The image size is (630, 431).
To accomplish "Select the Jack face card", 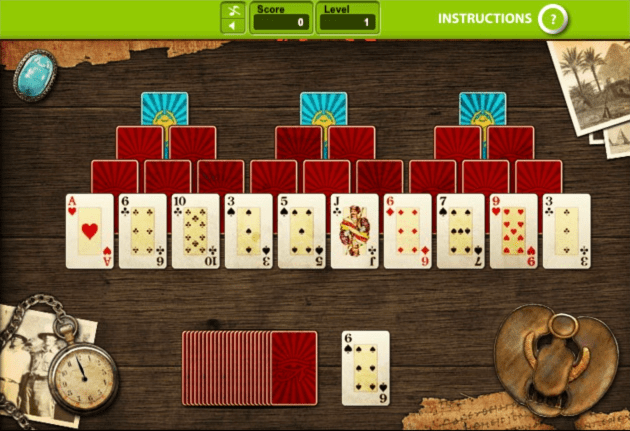I will [x=354, y=231].
